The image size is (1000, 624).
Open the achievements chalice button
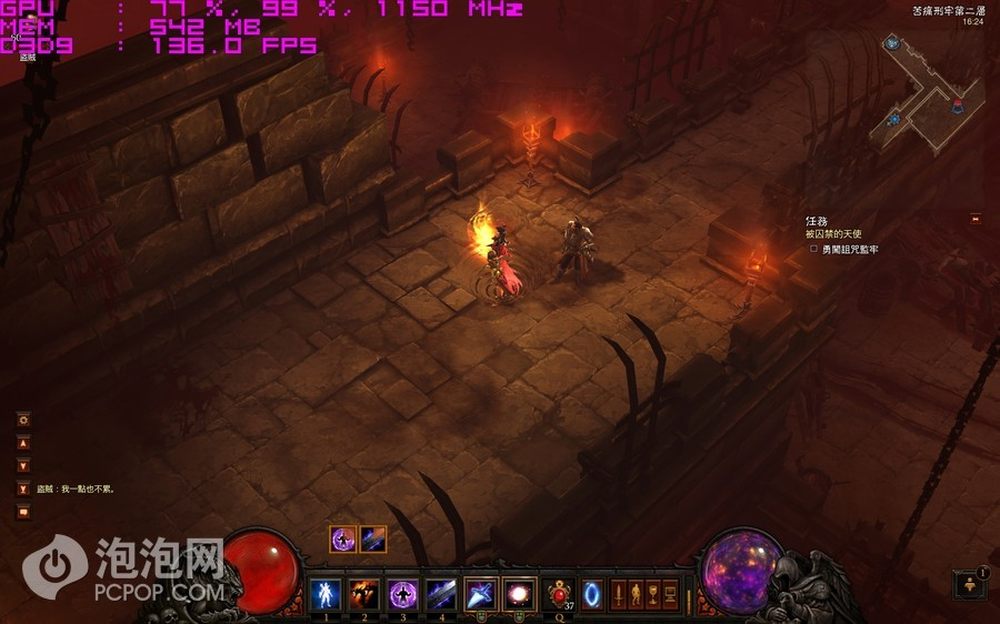[652, 592]
